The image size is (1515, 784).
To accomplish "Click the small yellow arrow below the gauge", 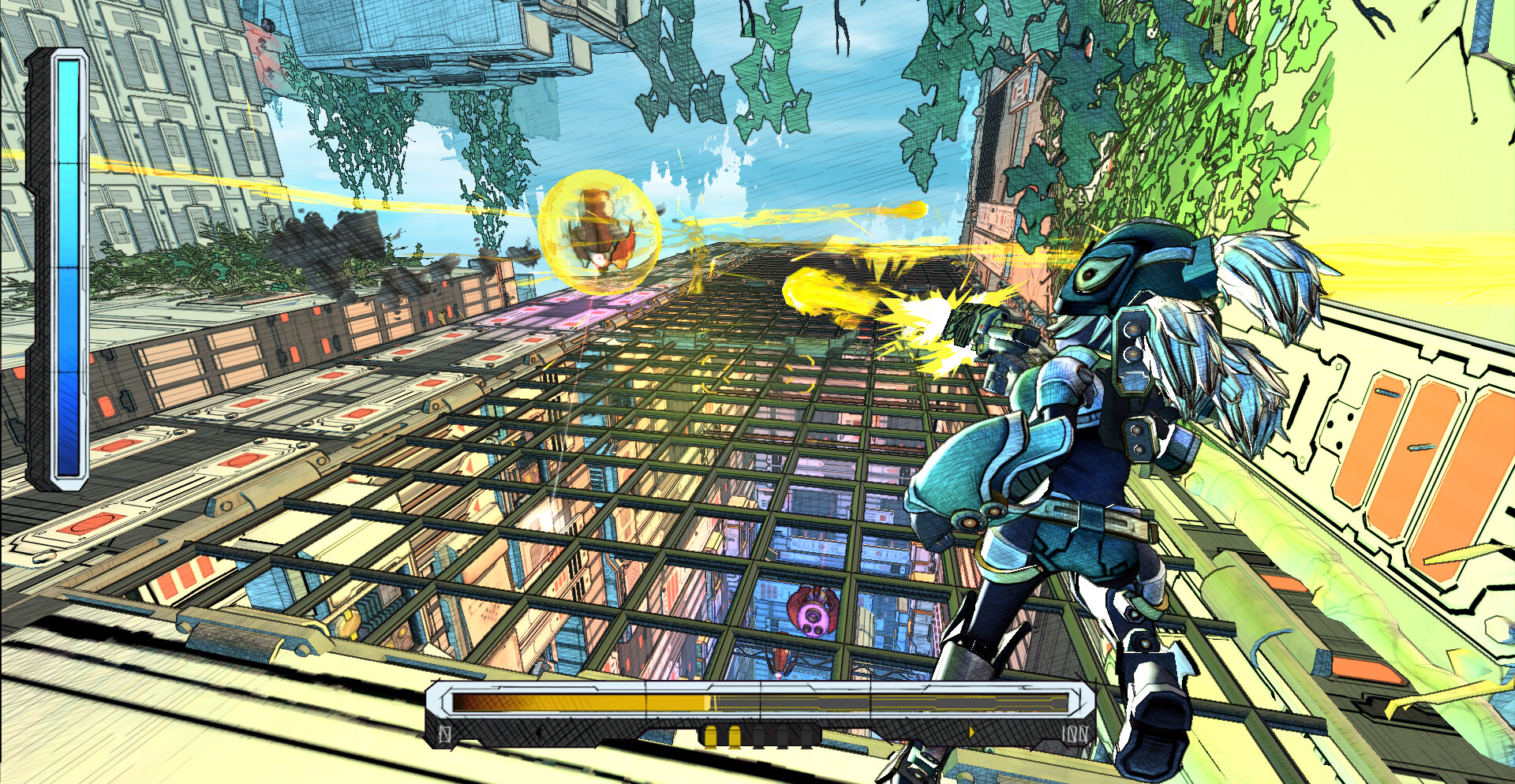I will [x=971, y=733].
